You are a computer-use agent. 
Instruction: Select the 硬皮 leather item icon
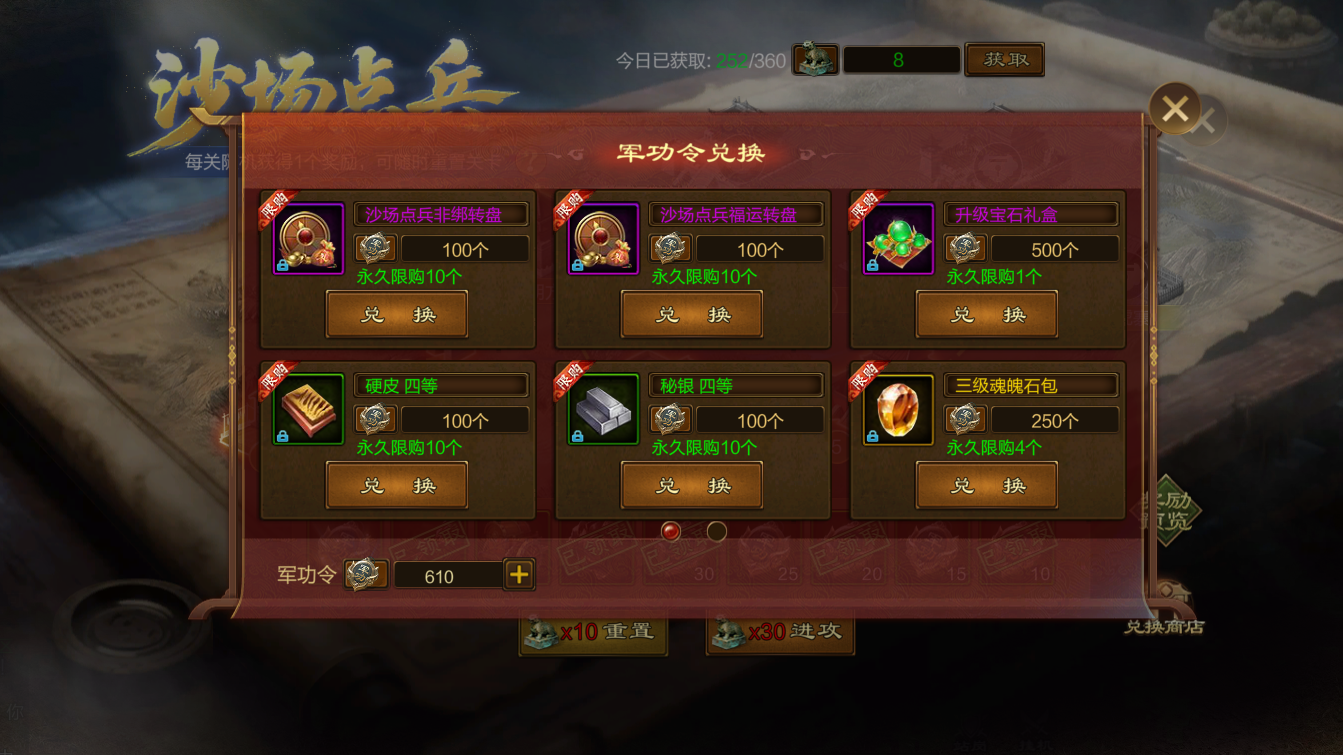tap(308, 410)
